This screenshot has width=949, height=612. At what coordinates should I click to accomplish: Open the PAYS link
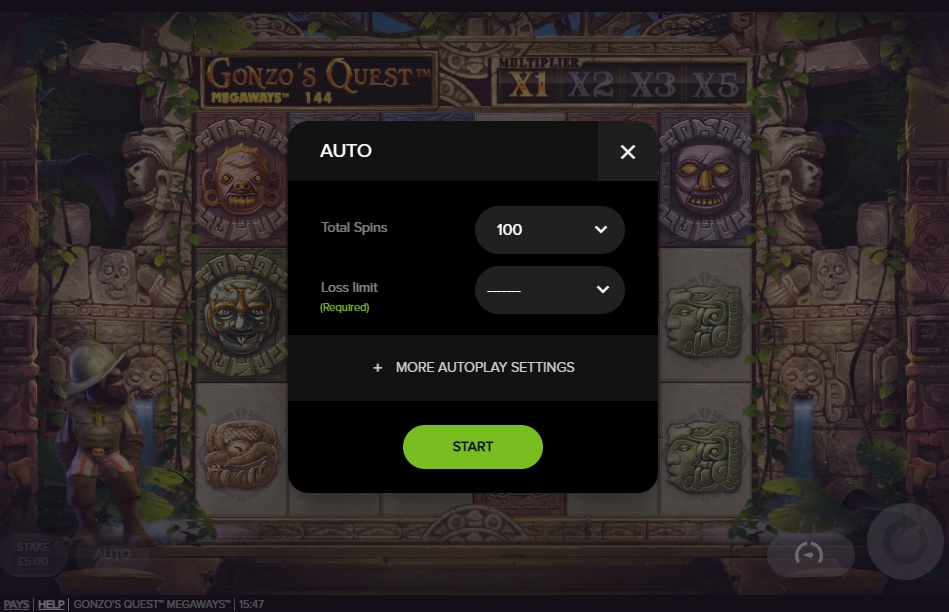(16, 604)
